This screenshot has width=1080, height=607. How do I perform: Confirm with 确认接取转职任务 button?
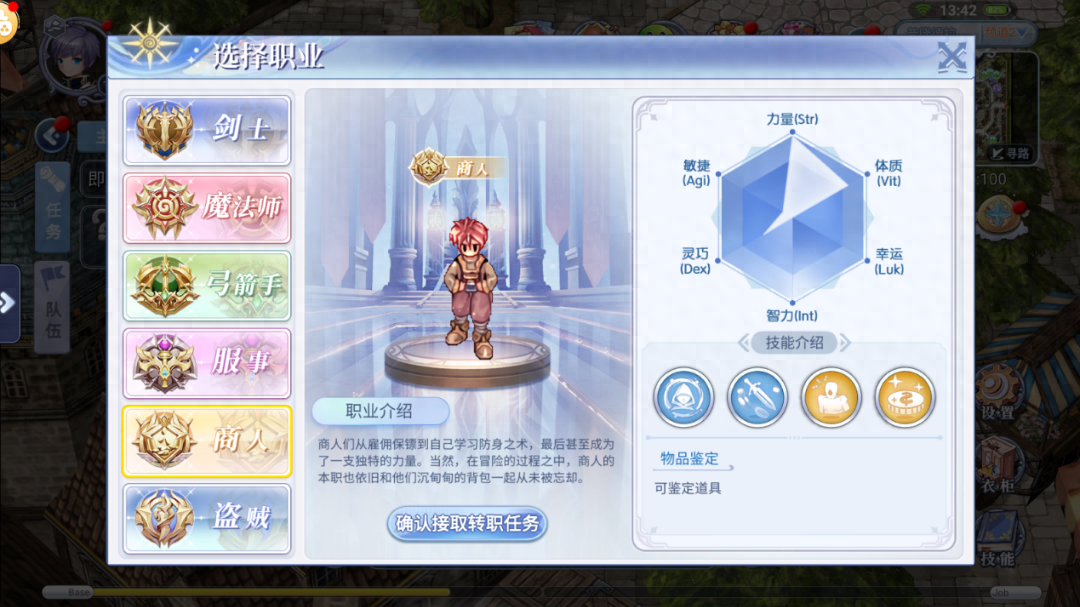tap(467, 523)
